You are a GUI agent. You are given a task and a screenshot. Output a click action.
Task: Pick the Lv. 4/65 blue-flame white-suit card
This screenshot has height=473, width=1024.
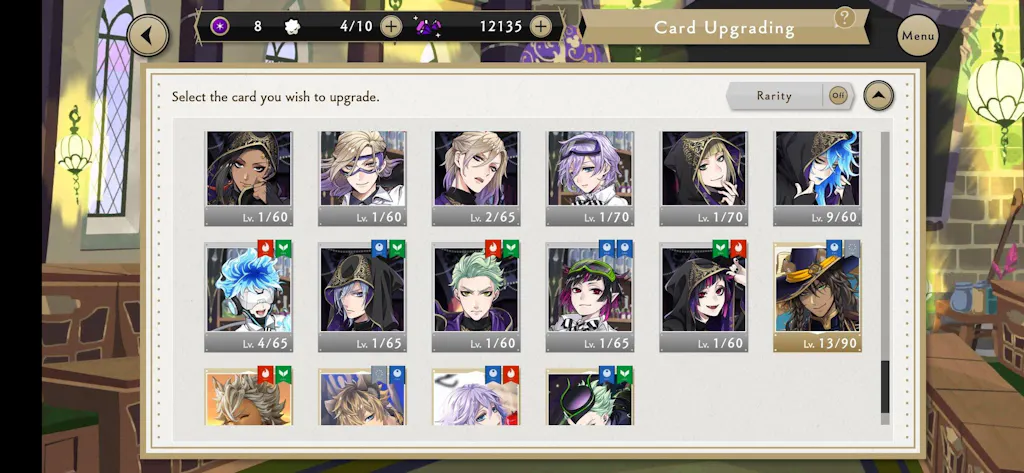[x=249, y=296]
